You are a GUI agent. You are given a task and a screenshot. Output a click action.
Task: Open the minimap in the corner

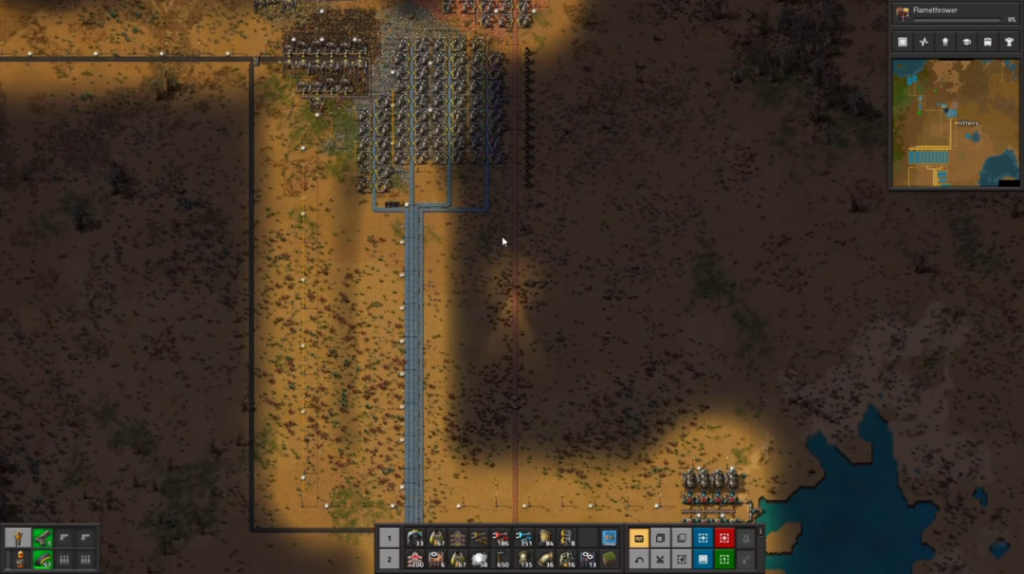[x=955, y=122]
